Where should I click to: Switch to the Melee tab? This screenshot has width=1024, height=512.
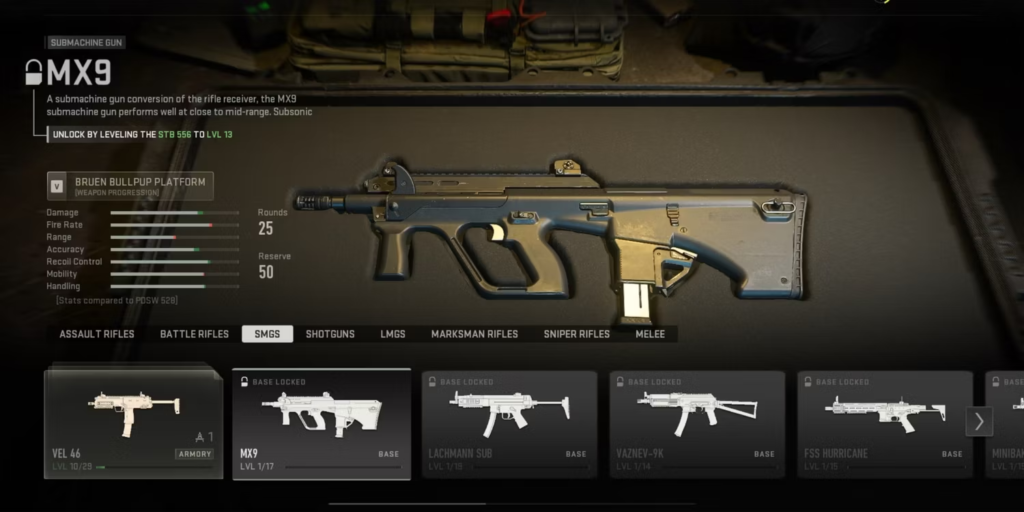(650, 334)
